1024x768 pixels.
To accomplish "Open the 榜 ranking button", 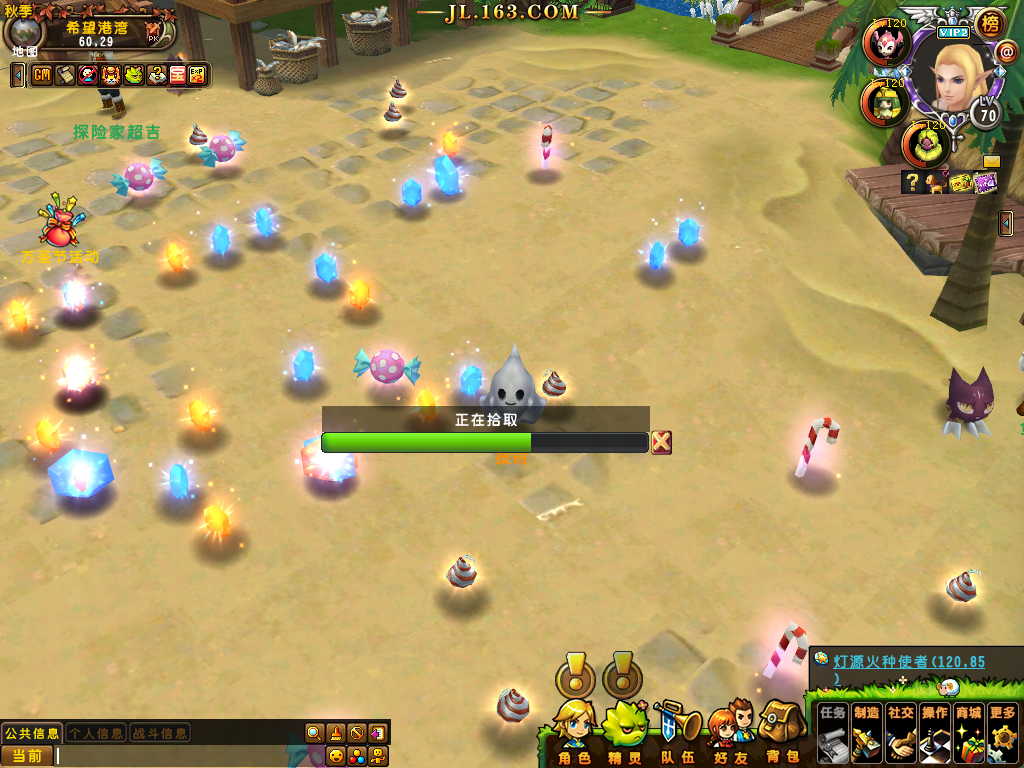I will 989,23.
